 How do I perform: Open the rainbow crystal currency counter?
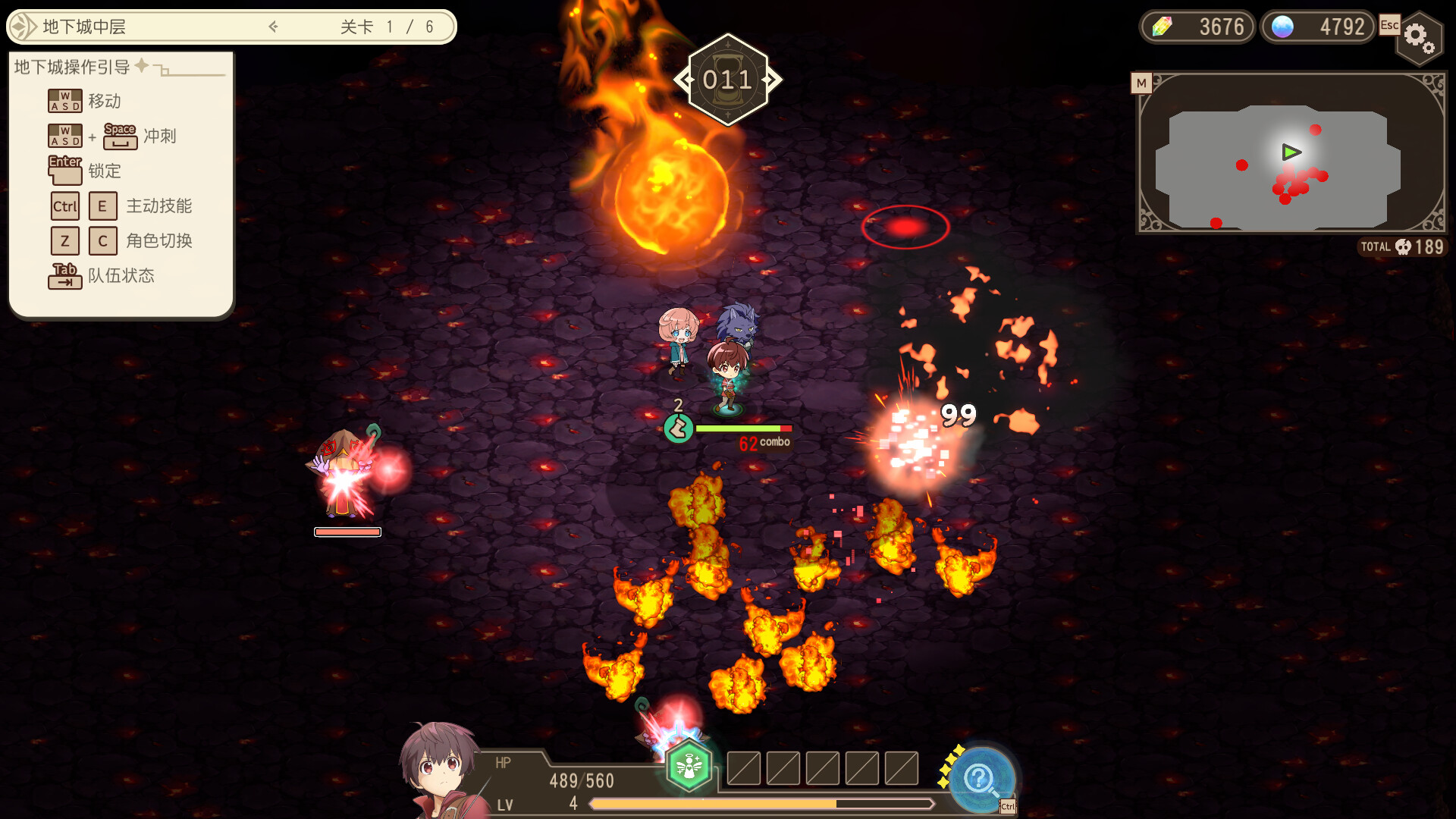coord(1197,27)
